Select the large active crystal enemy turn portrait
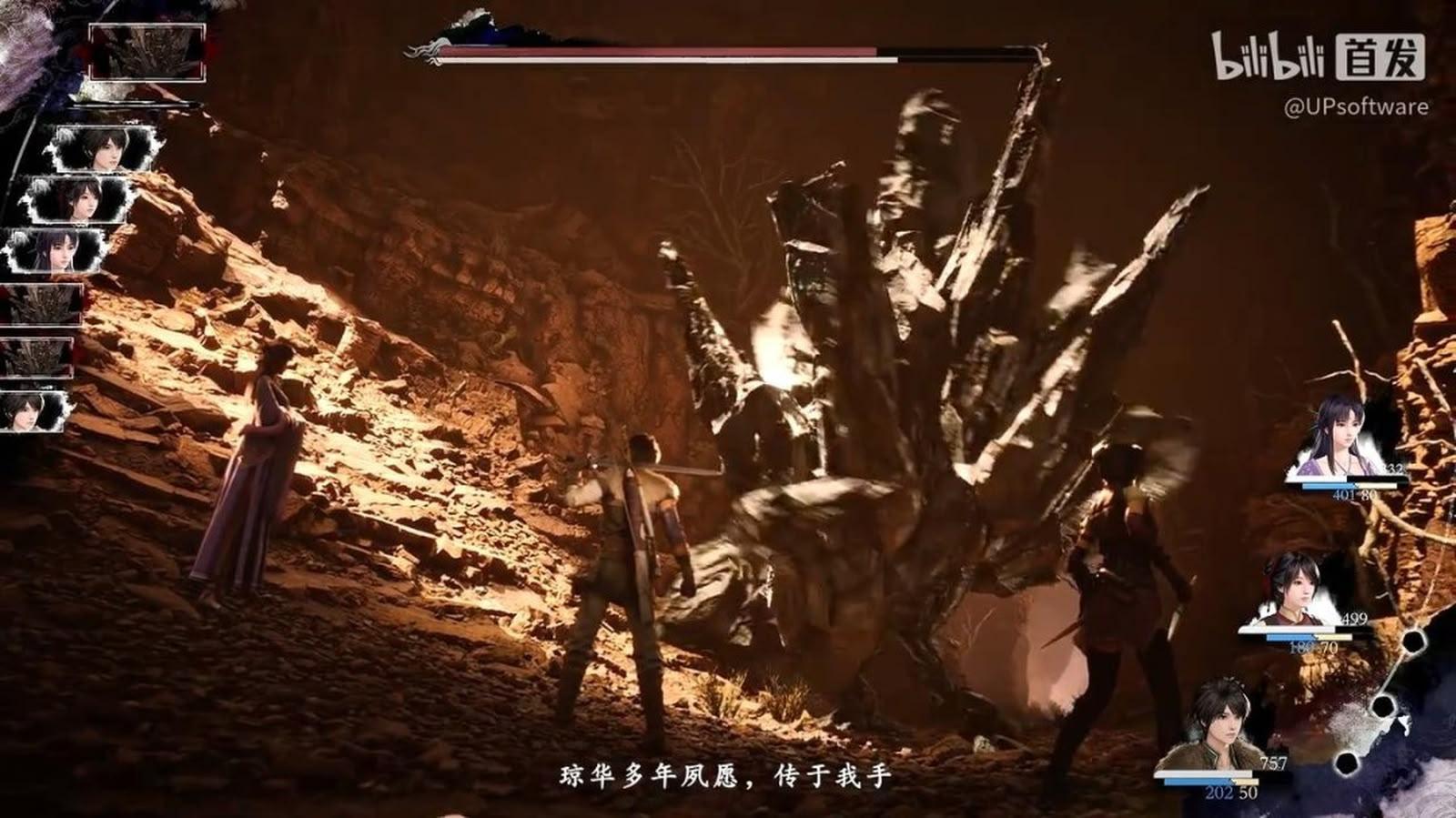This screenshot has height=818, width=1456. coord(147,52)
